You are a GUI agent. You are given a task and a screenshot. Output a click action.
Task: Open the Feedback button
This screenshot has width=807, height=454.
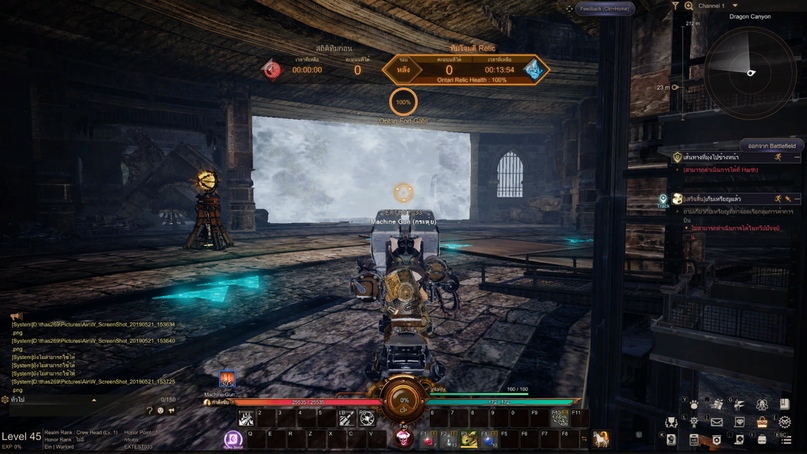604,9
